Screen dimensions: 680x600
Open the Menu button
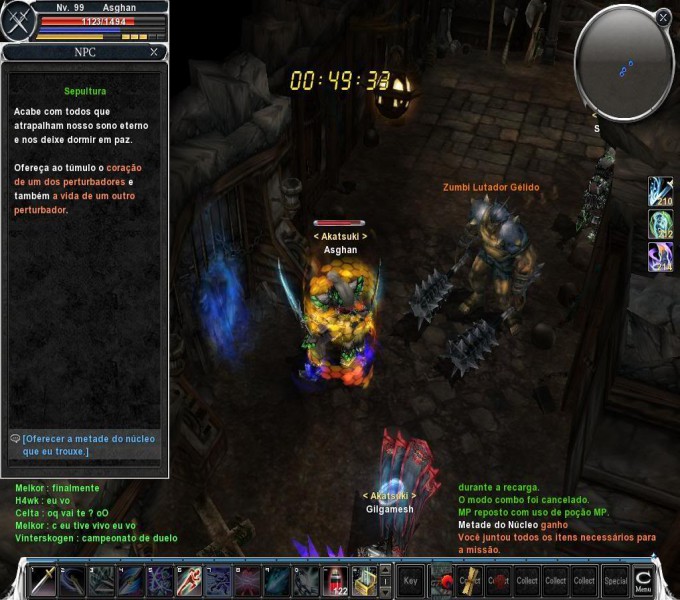[643, 581]
